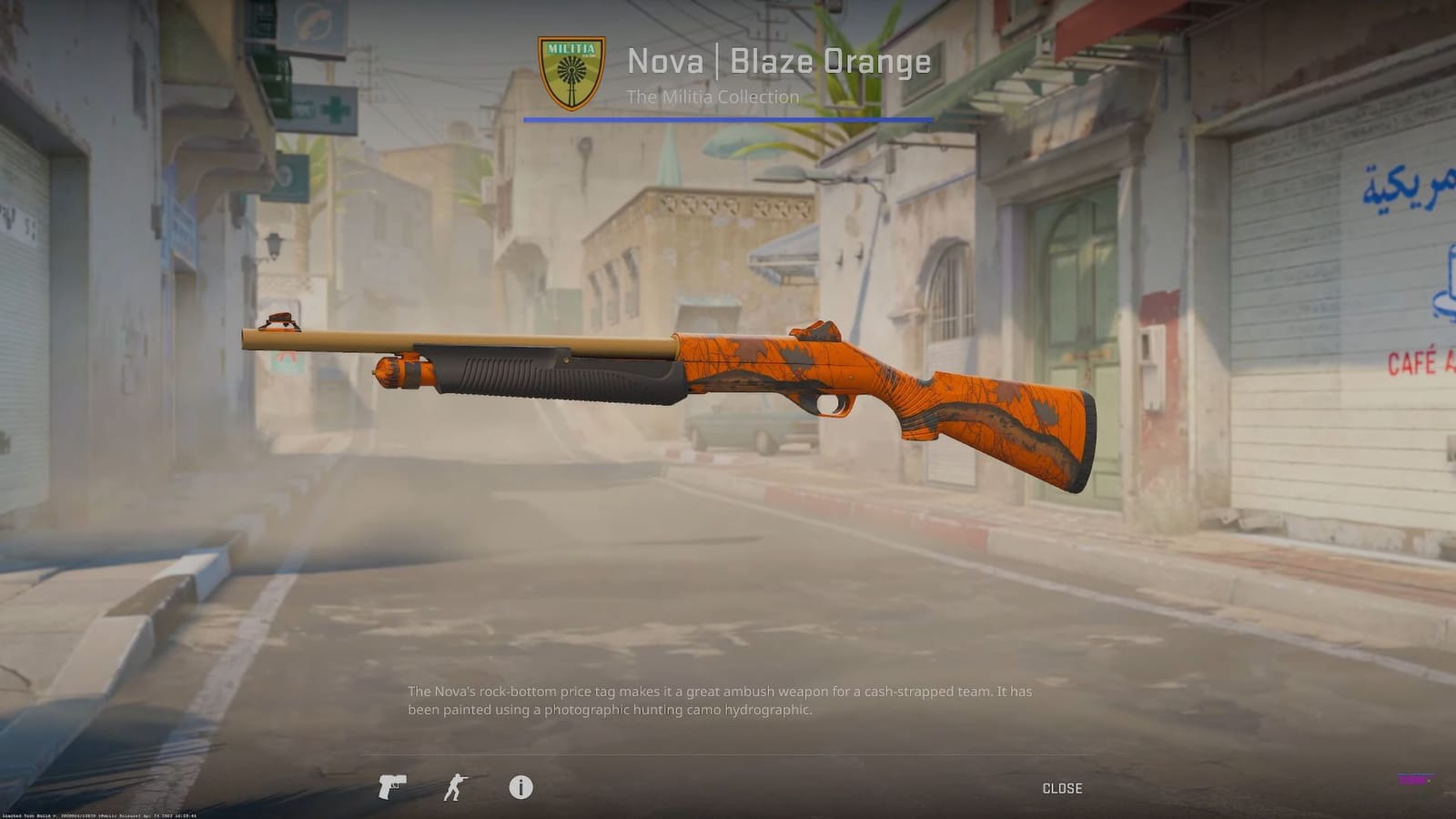
Task: Select the pistol weapon view icon
Action: 393,788
